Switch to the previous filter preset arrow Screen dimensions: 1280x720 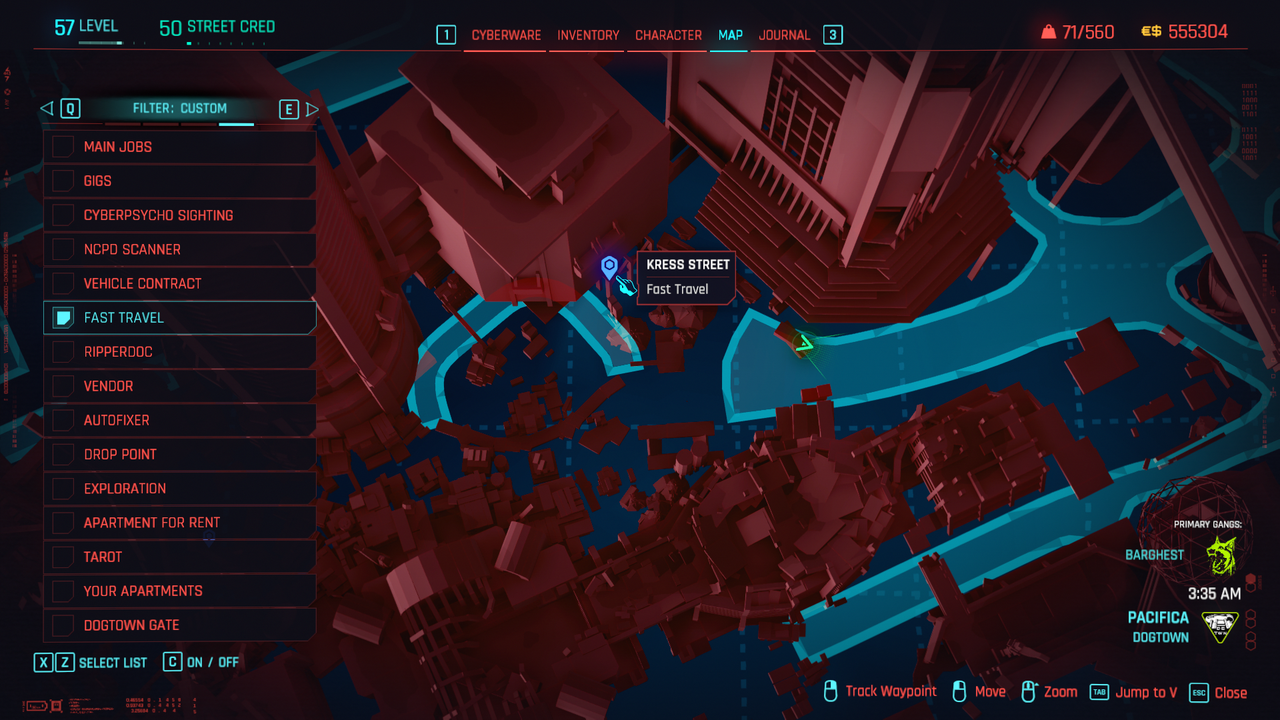tap(46, 108)
